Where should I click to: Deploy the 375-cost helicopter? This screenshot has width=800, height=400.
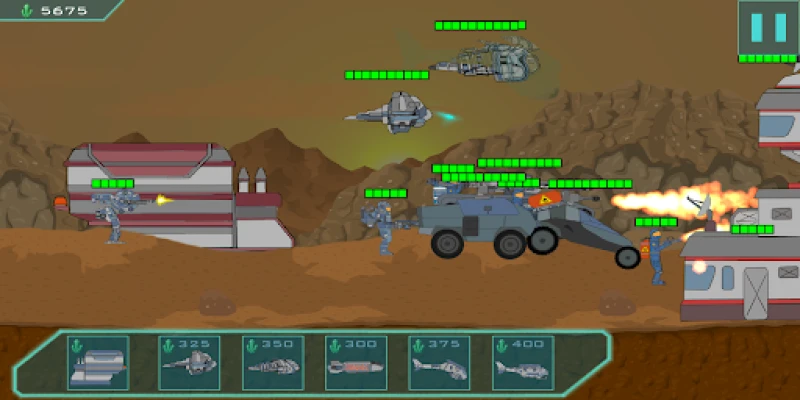click(x=439, y=361)
